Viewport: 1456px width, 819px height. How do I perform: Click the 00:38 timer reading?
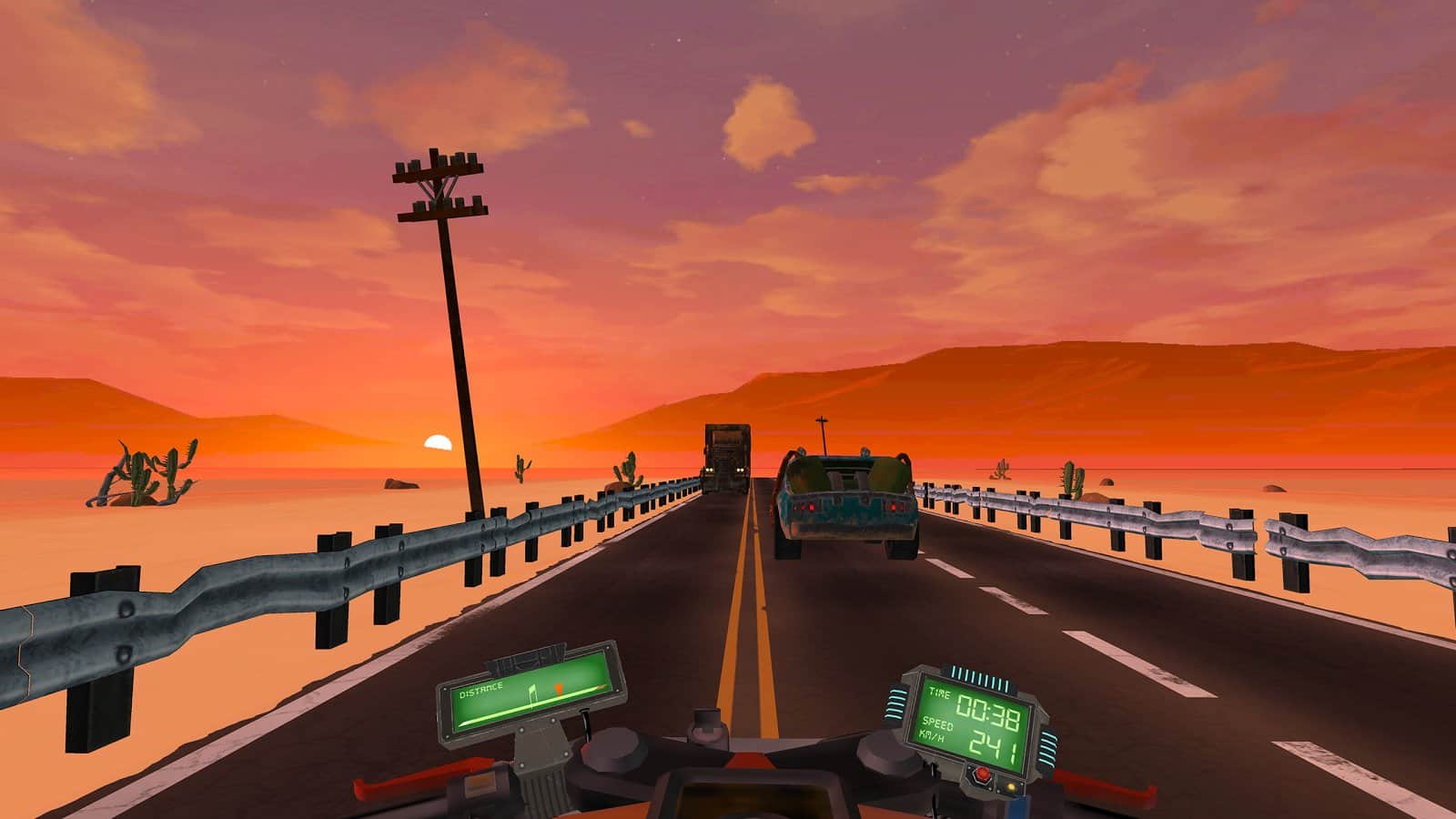coord(988,710)
